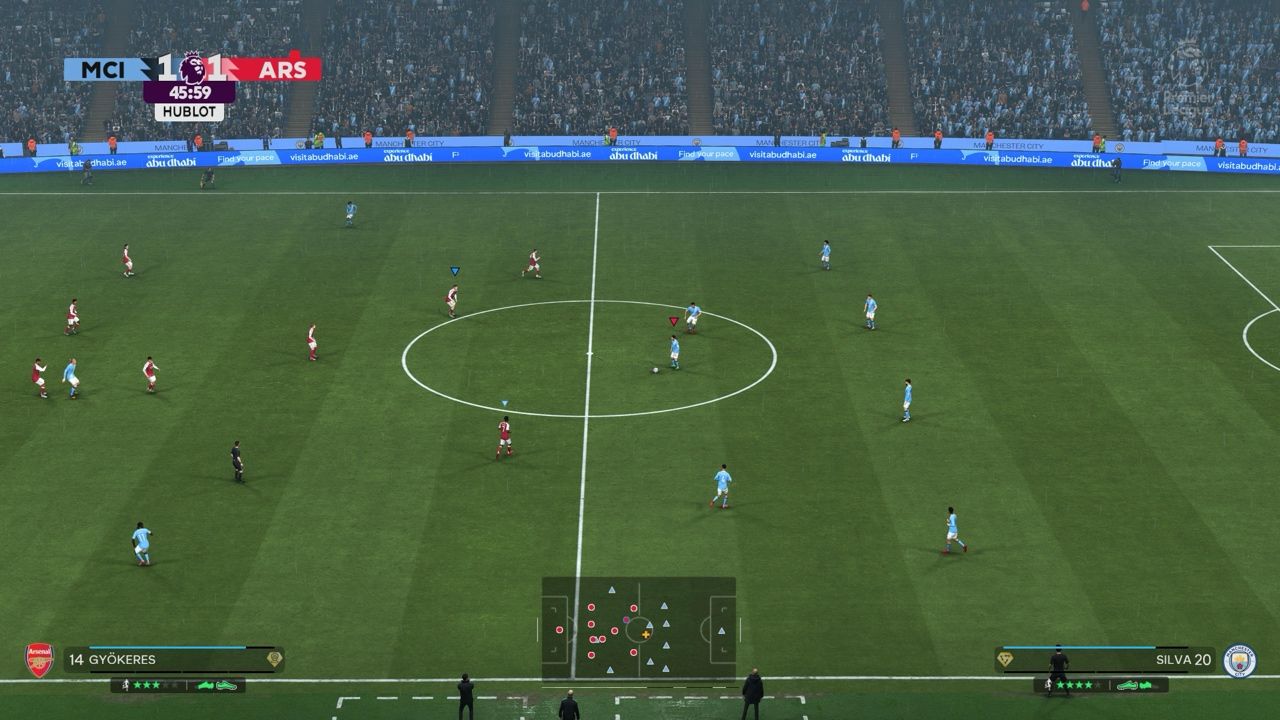Click the Silva 20 player name panel
Screen dimensions: 1280x720
coord(1105,660)
